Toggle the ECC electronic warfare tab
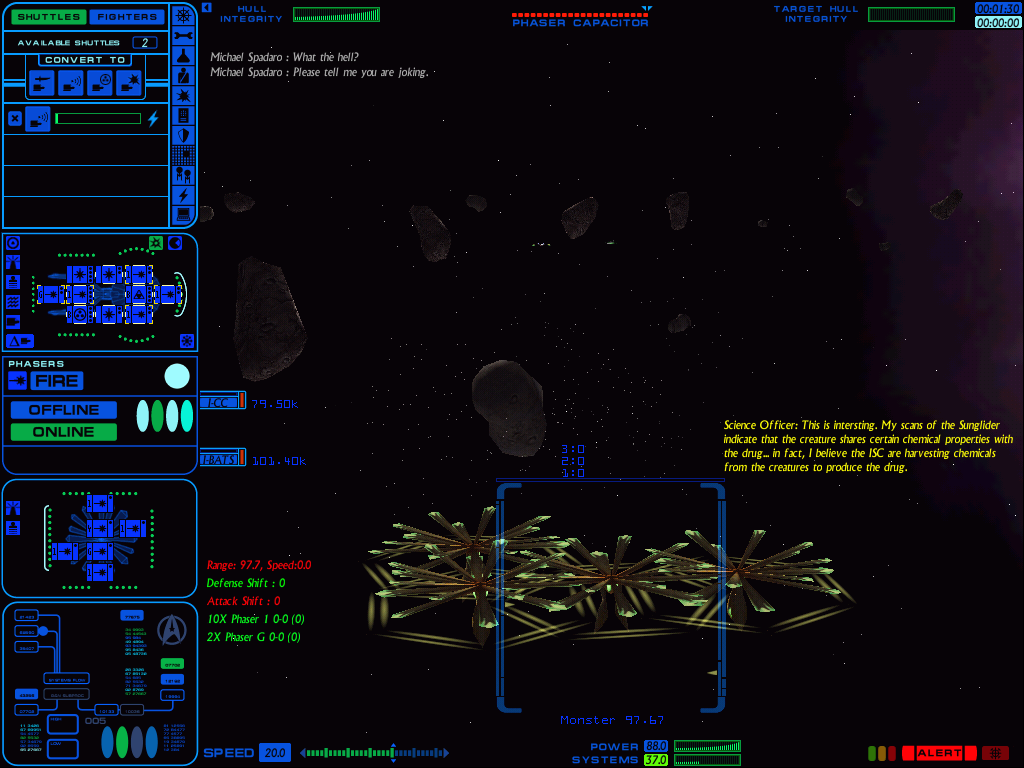 [x=221, y=402]
